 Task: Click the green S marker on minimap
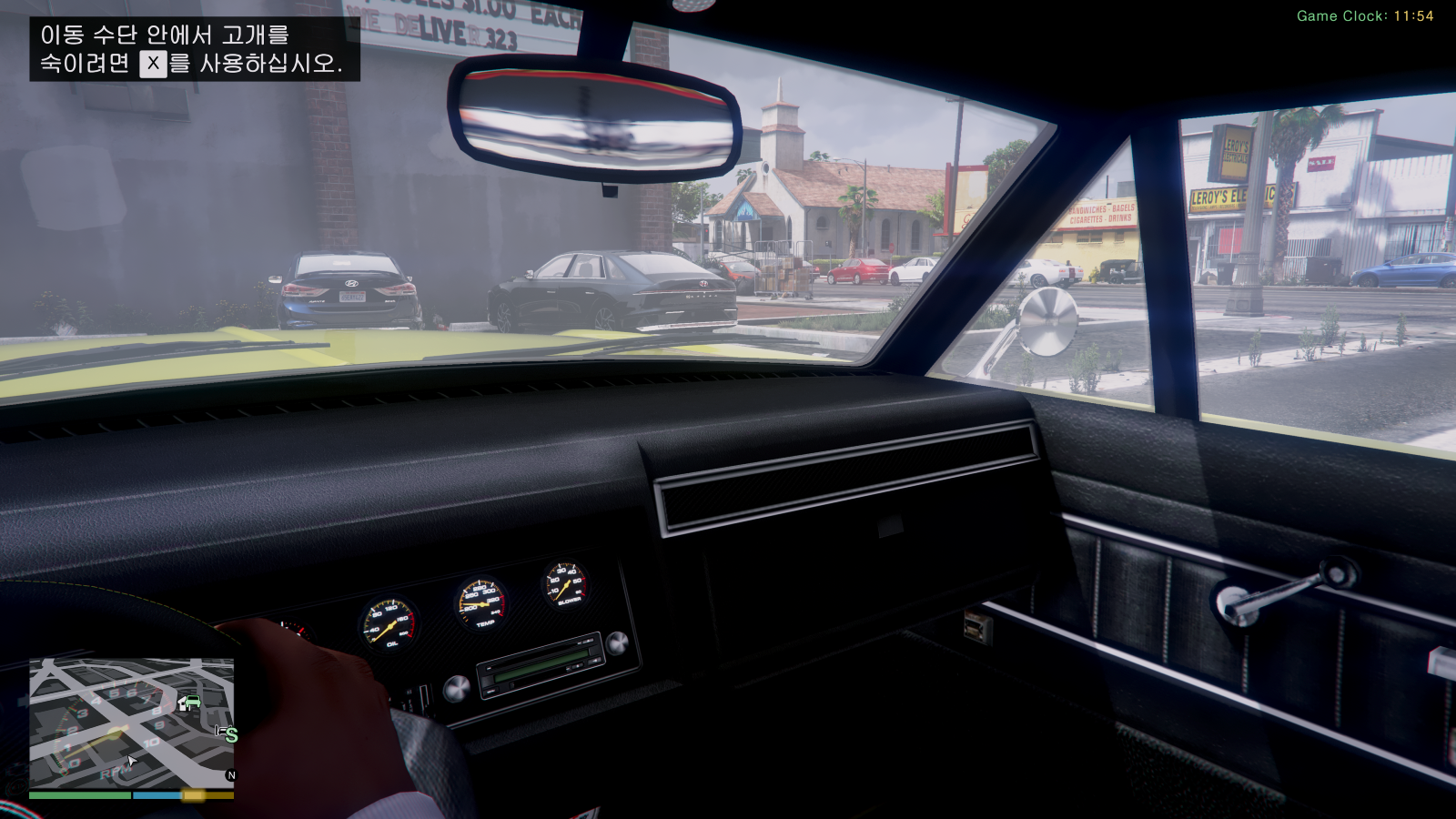click(230, 734)
